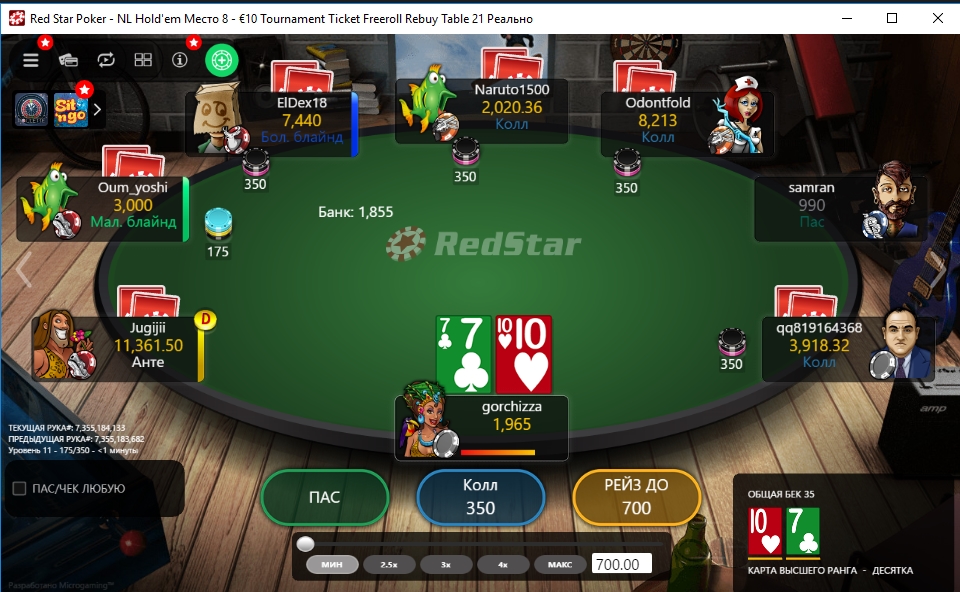Open the Roulette mini-game thumbnail
Viewport: 960px width, 592px height.
[x=30, y=109]
